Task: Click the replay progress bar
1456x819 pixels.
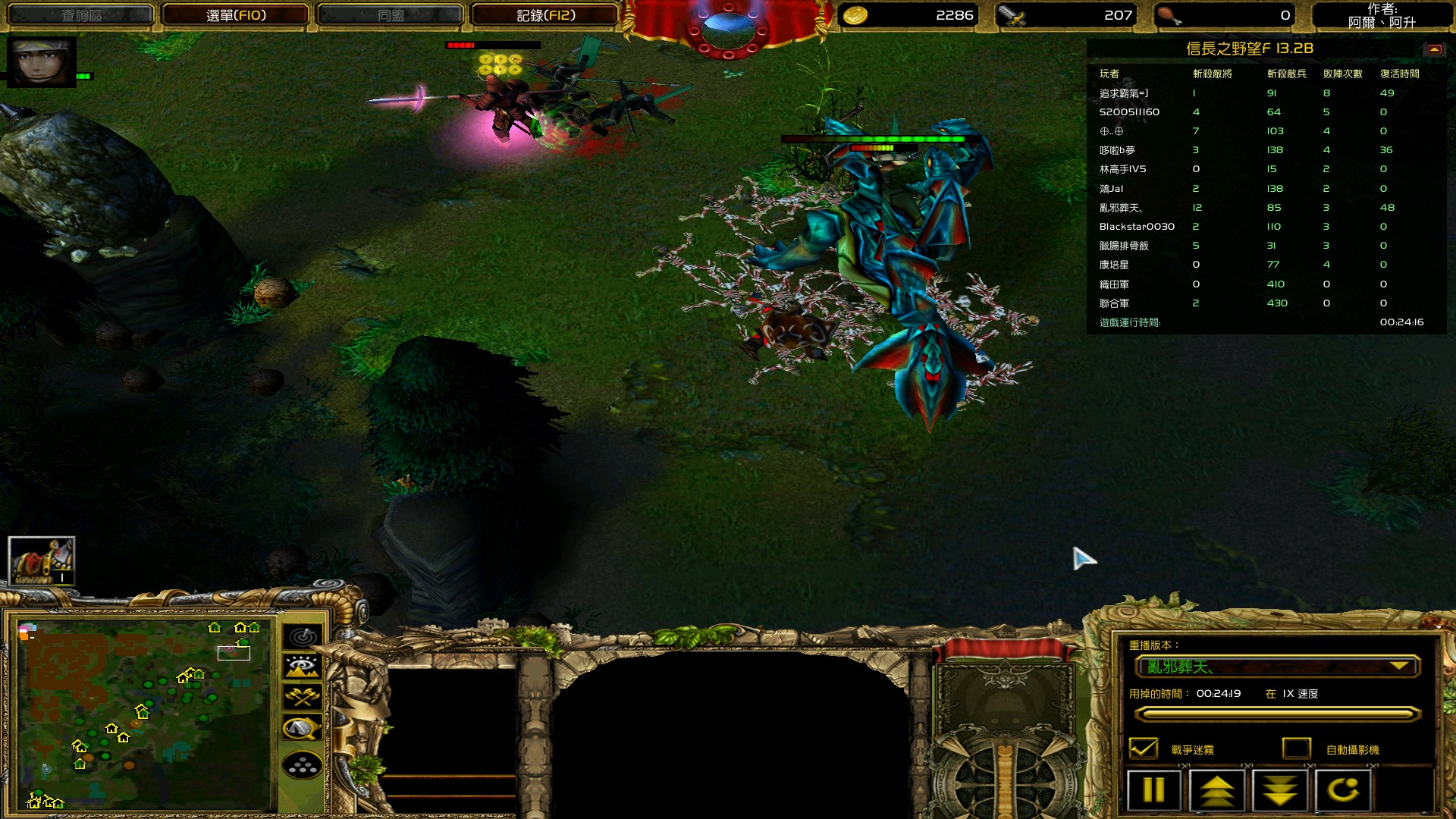Action: pyautogui.click(x=1277, y=714)
